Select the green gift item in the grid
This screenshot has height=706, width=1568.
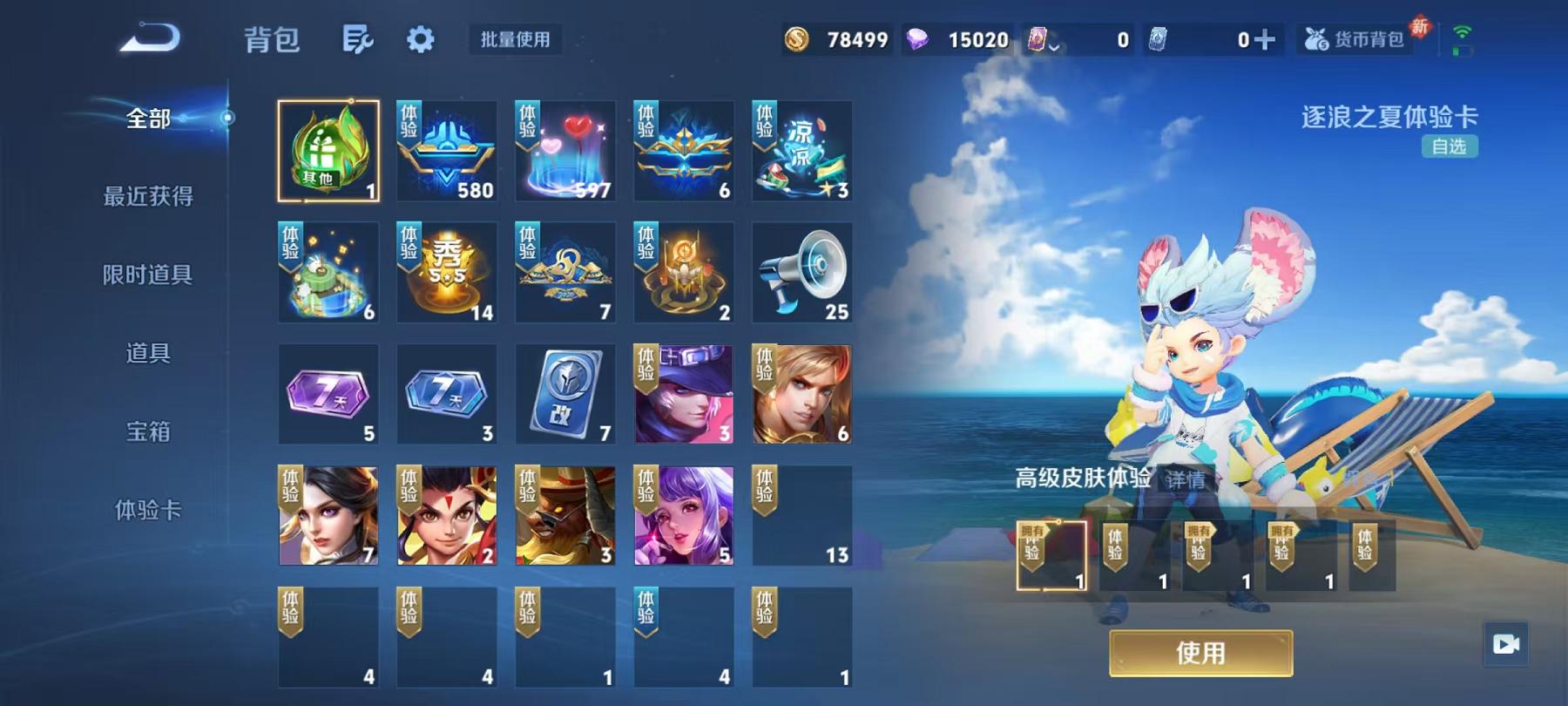click(x=328, y=150)
